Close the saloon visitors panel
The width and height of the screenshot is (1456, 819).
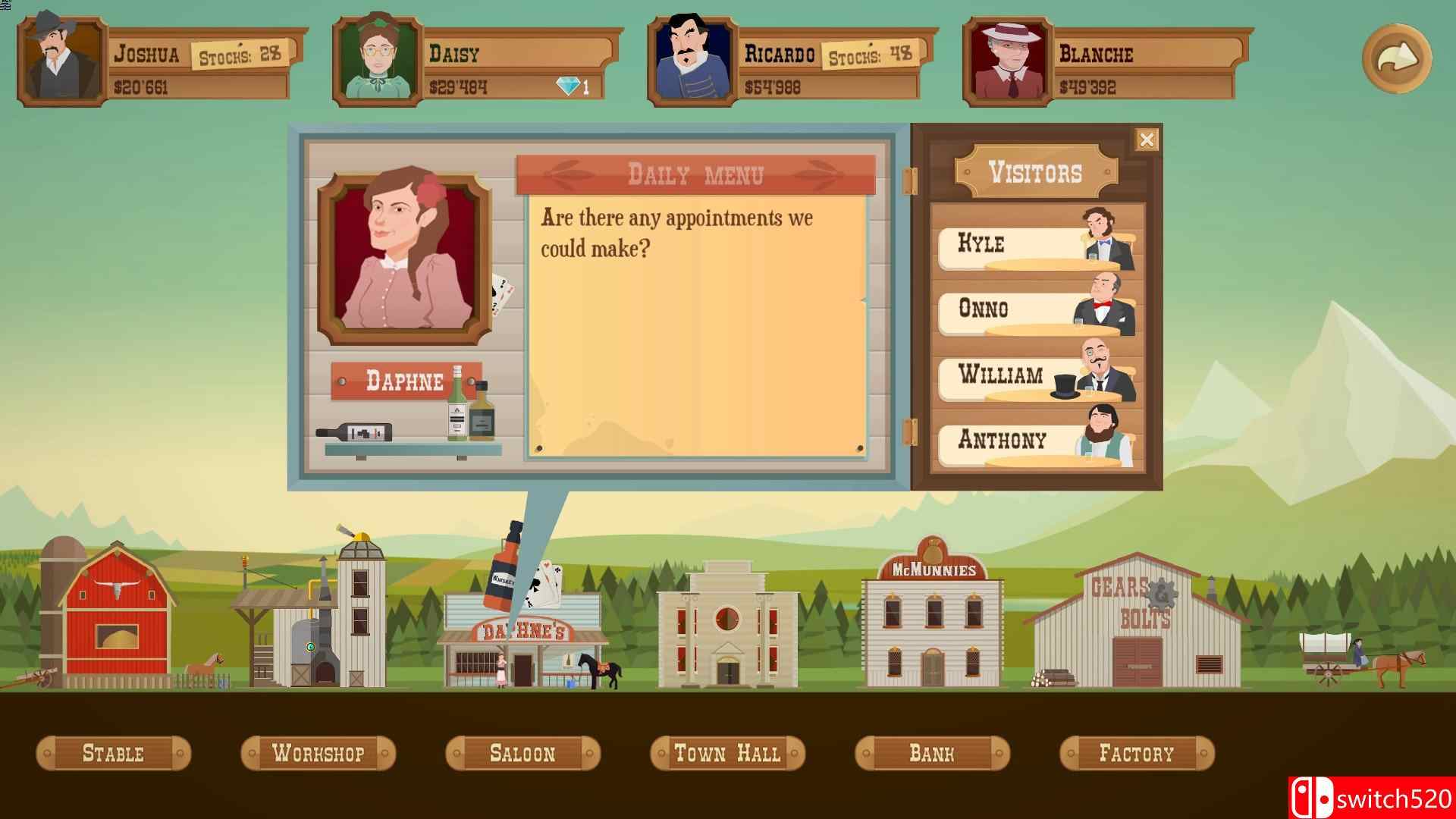pos(1146,140)
